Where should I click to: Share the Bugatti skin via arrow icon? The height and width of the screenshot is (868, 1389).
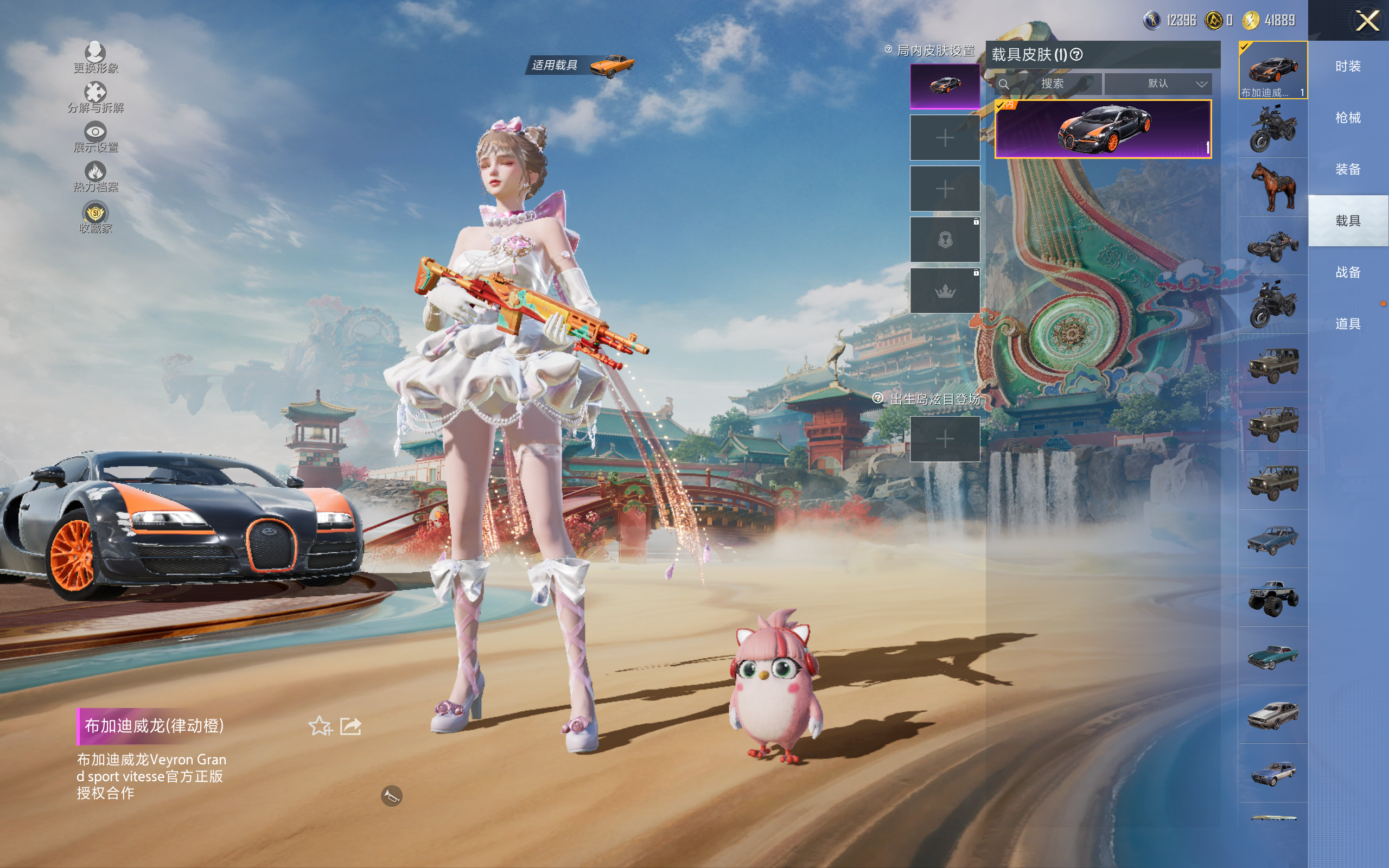coord(351,726)
